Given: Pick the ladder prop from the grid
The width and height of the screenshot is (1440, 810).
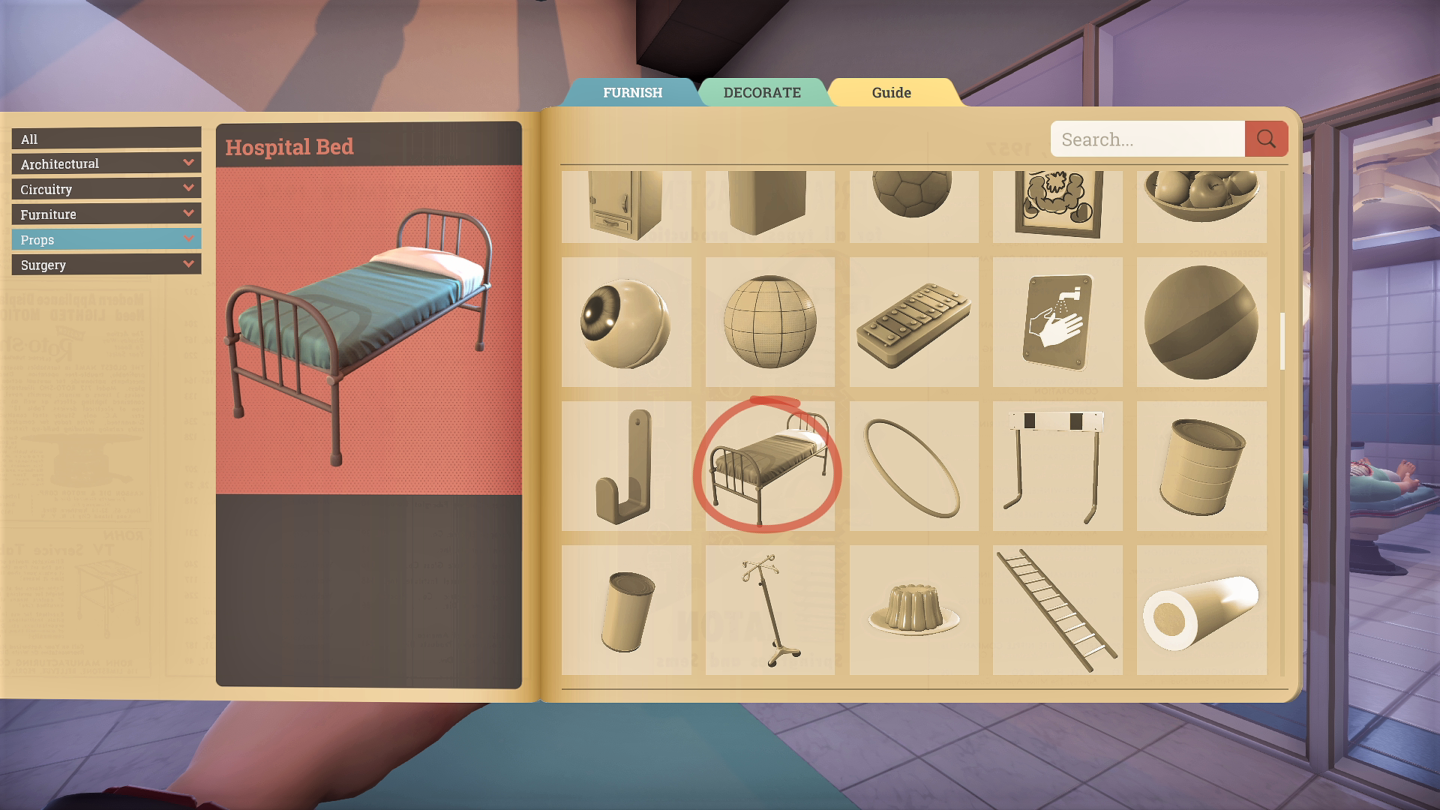Looking at the screenshot, I should (1057, 608).
